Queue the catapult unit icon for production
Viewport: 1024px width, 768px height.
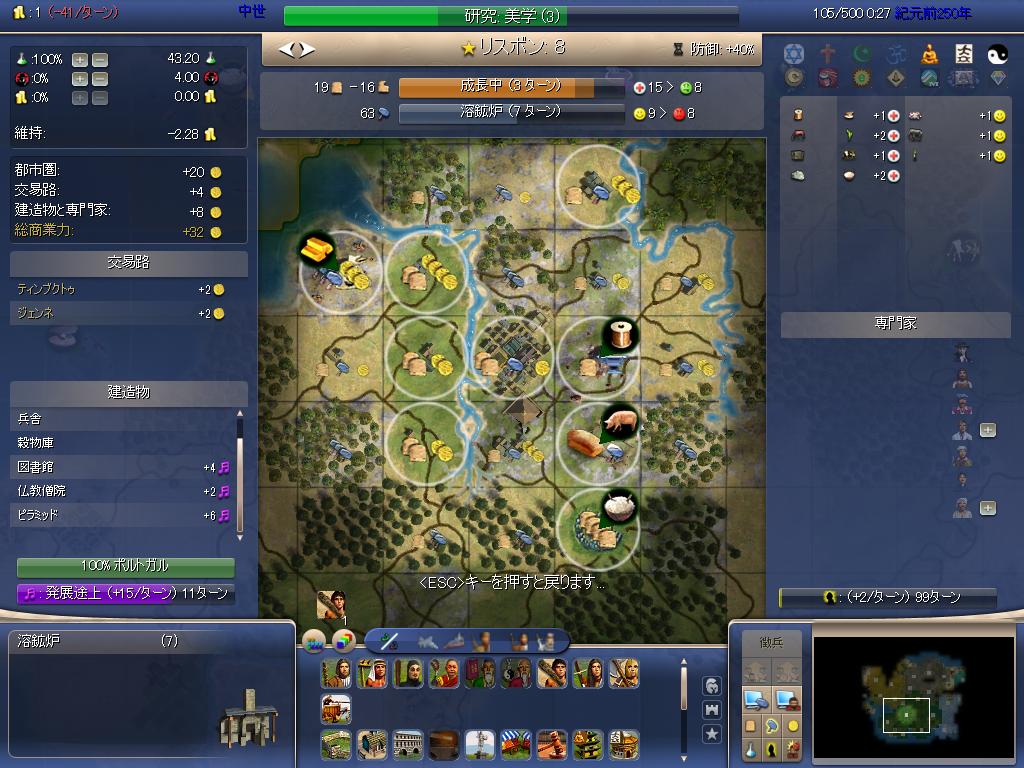coord(336,709)
